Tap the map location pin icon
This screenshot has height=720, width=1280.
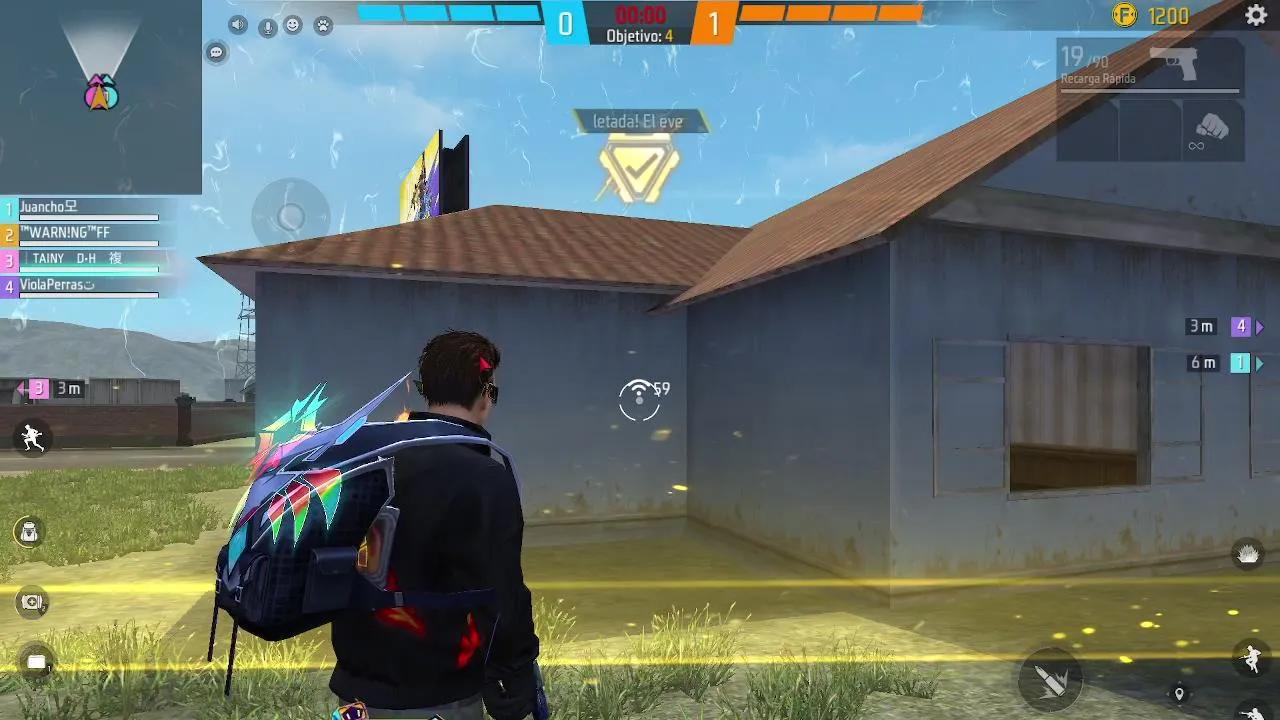pyautogui.click(x=1180, y=693)
